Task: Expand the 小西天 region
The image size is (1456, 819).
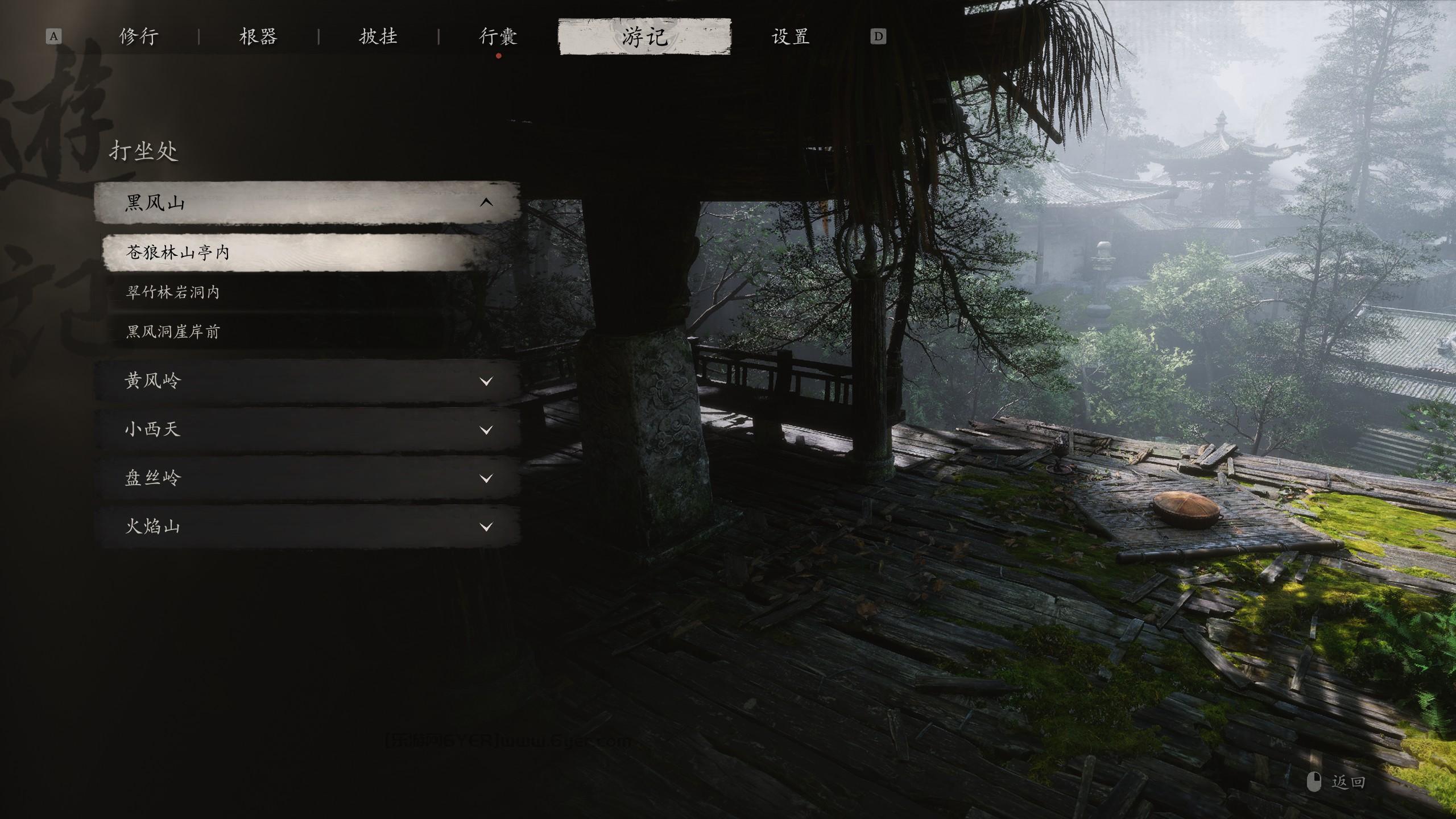Action: 307,429
